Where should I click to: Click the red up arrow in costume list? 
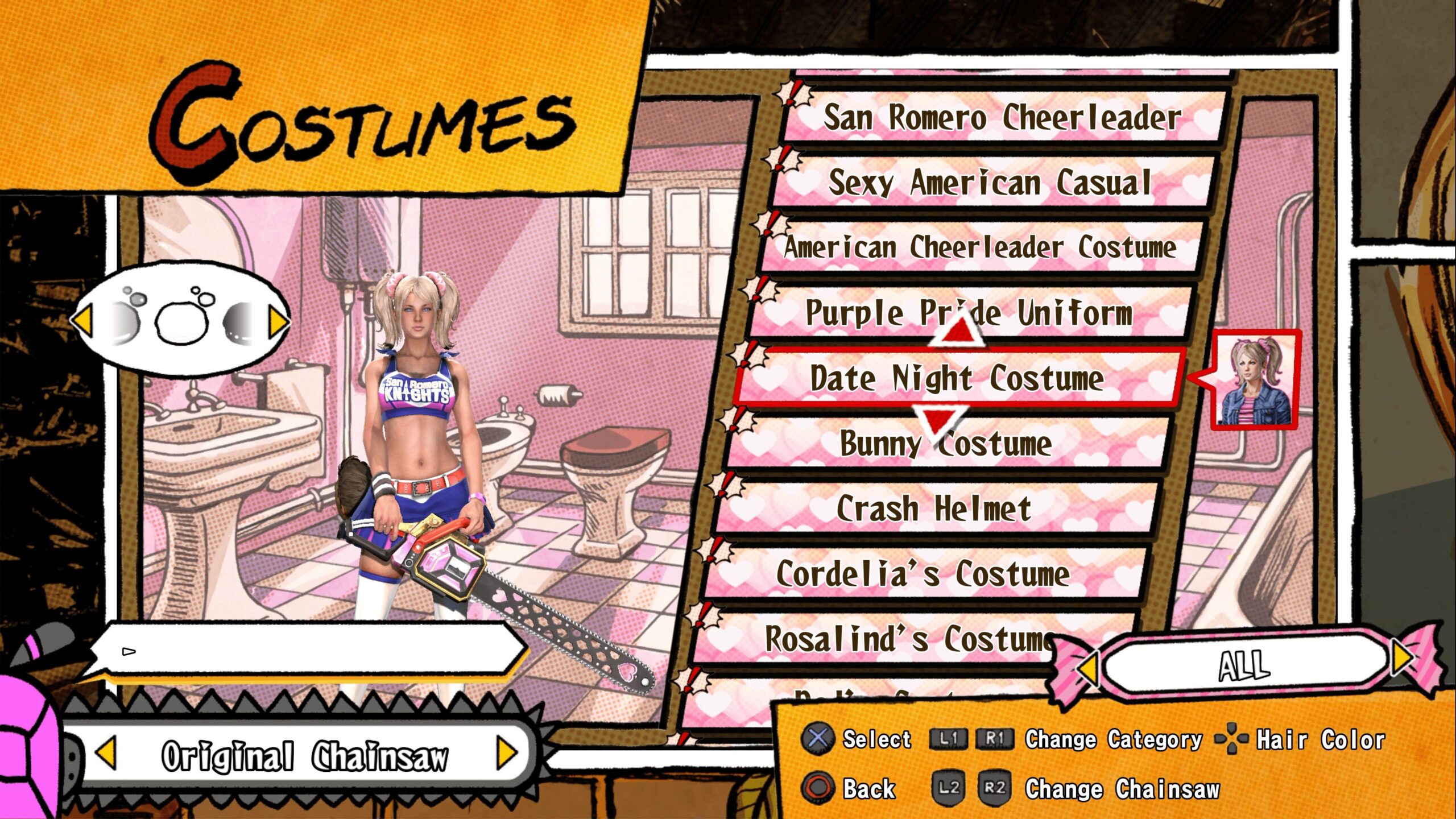[x=959, y=330]
